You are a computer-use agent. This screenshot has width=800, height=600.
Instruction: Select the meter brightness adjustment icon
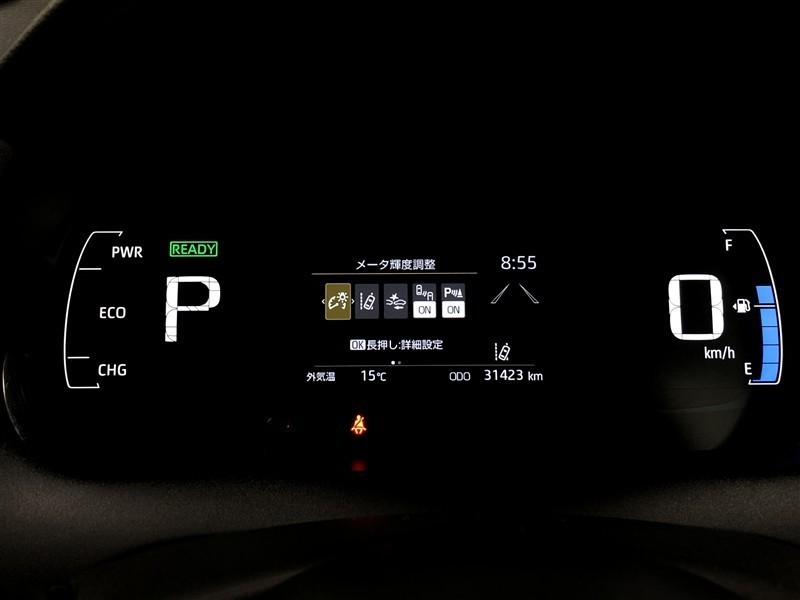pyautogui.click(x=338, y=300)
